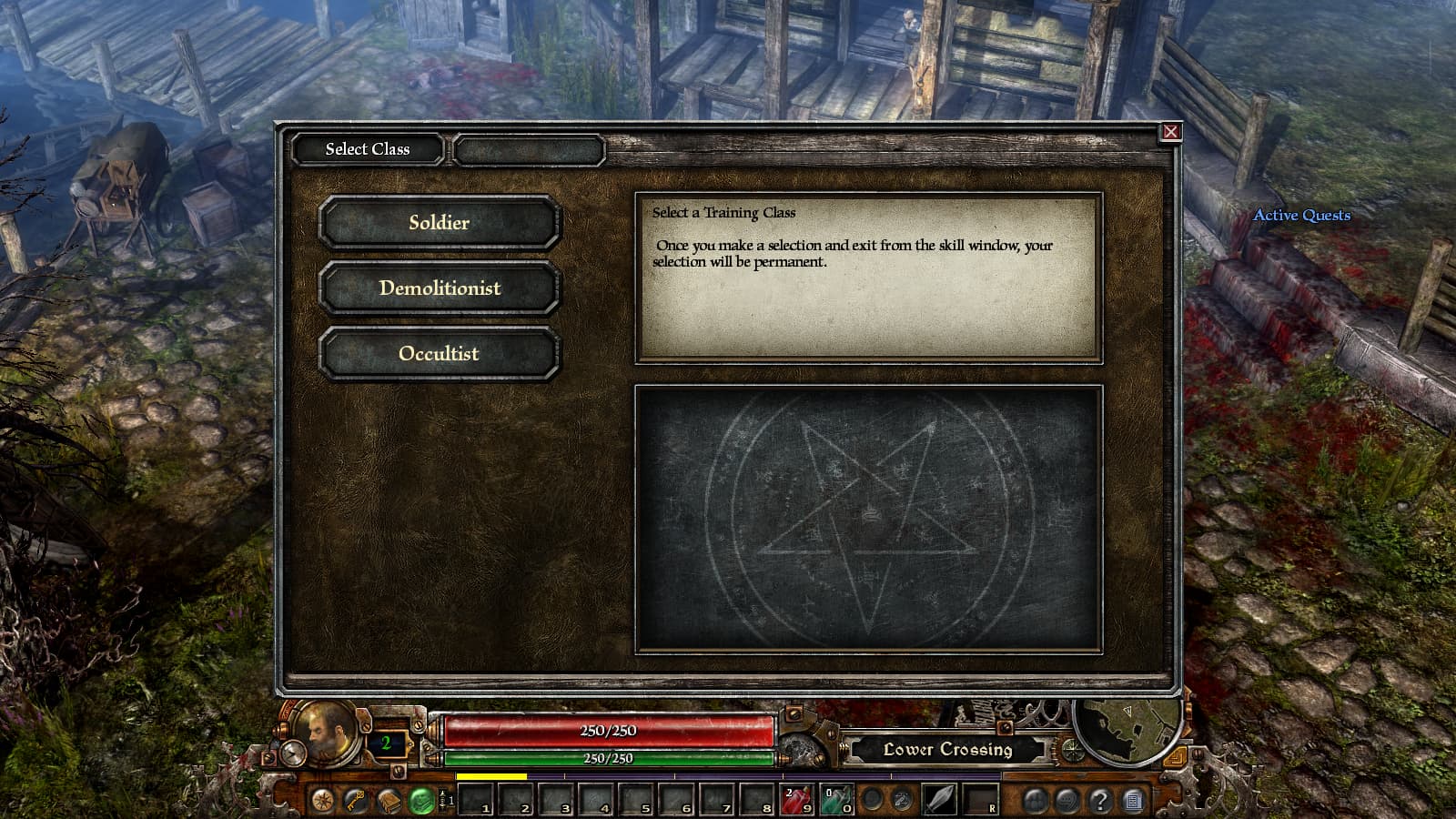Choose the Soldier class
This screenshot has width=1456, height=819.
point(439,223)
